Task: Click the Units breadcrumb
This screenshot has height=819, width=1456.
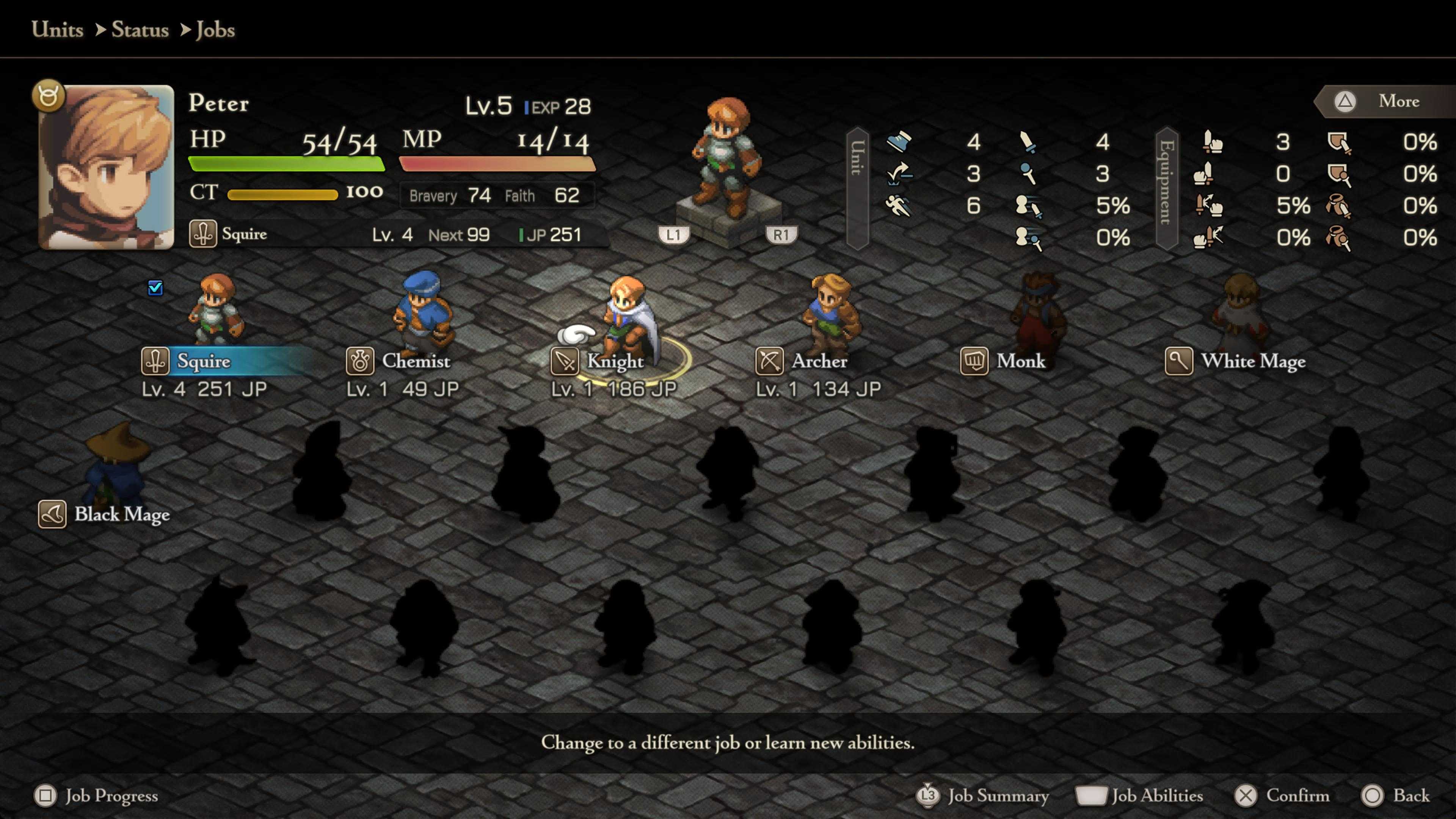Action: tap(57, 30)
